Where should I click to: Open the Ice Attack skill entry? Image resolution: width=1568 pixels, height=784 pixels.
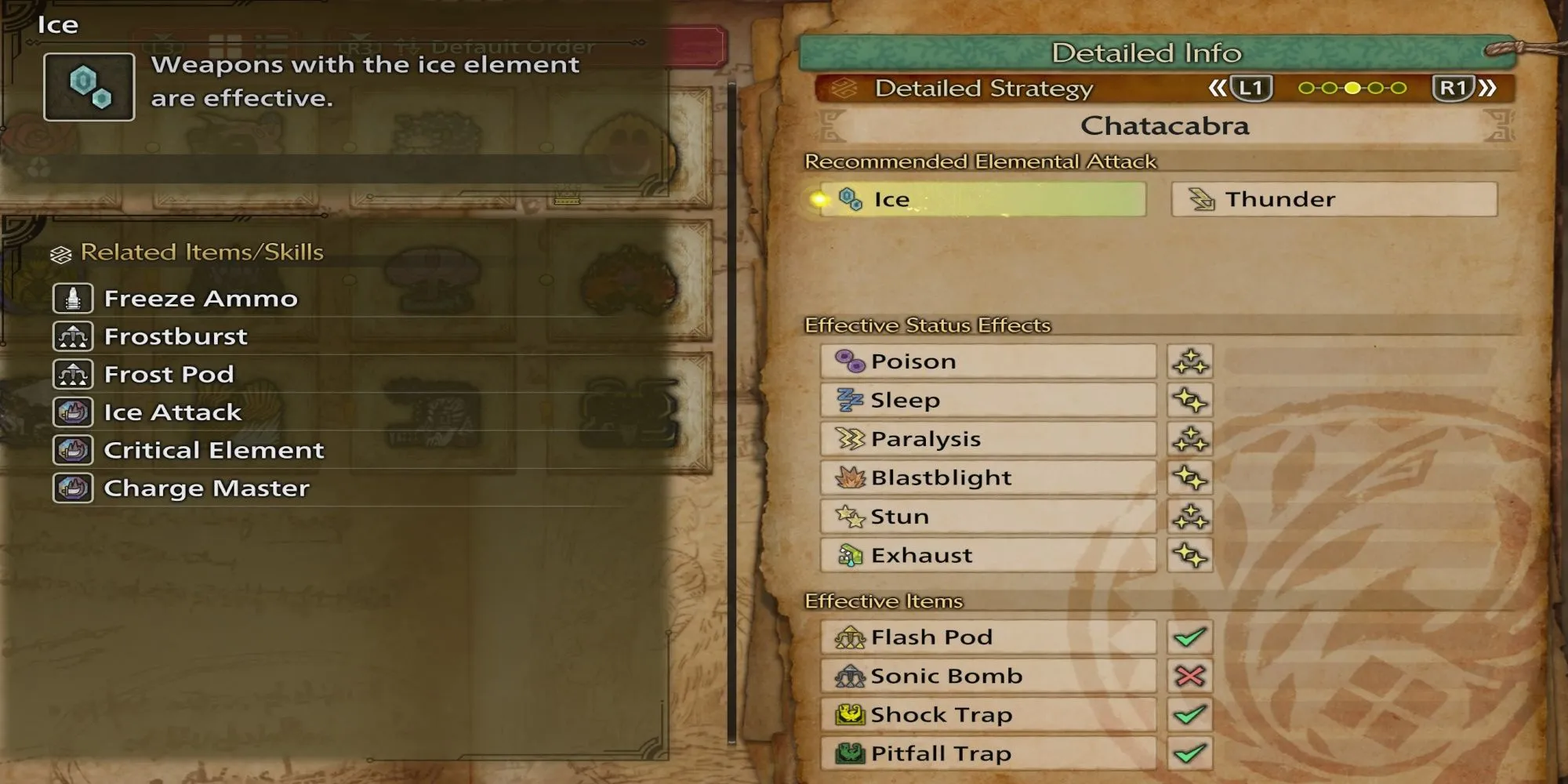pyautogui.click(x=172, y=412)
